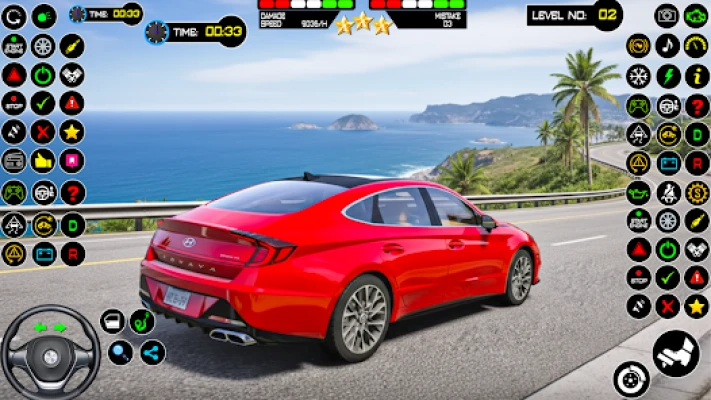711x400 pixels.
Task: Activate the green lightning bolt icon
Action: click(x=667, y=75)
